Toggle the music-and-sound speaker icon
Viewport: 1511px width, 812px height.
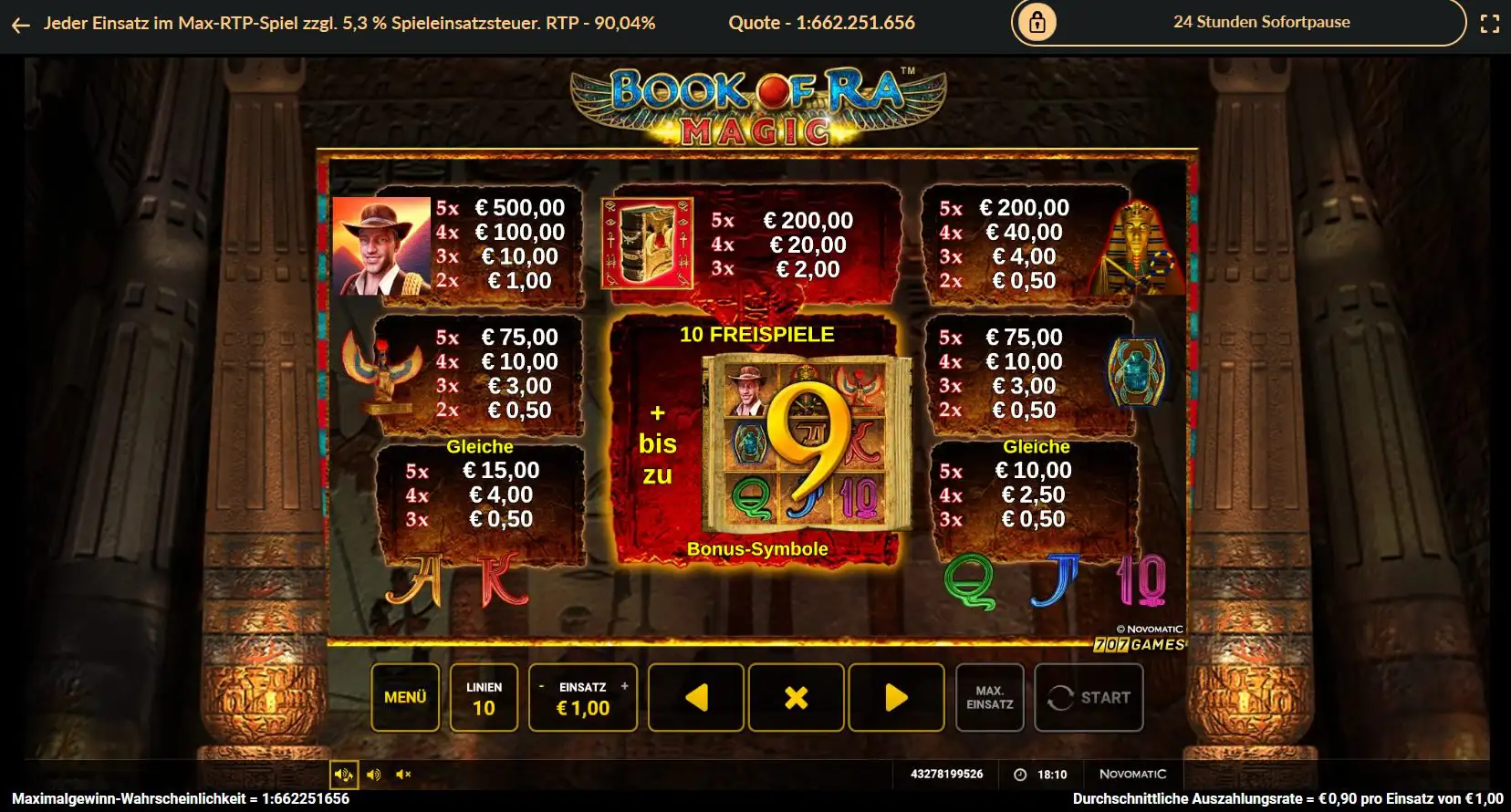tap(343, 774)
